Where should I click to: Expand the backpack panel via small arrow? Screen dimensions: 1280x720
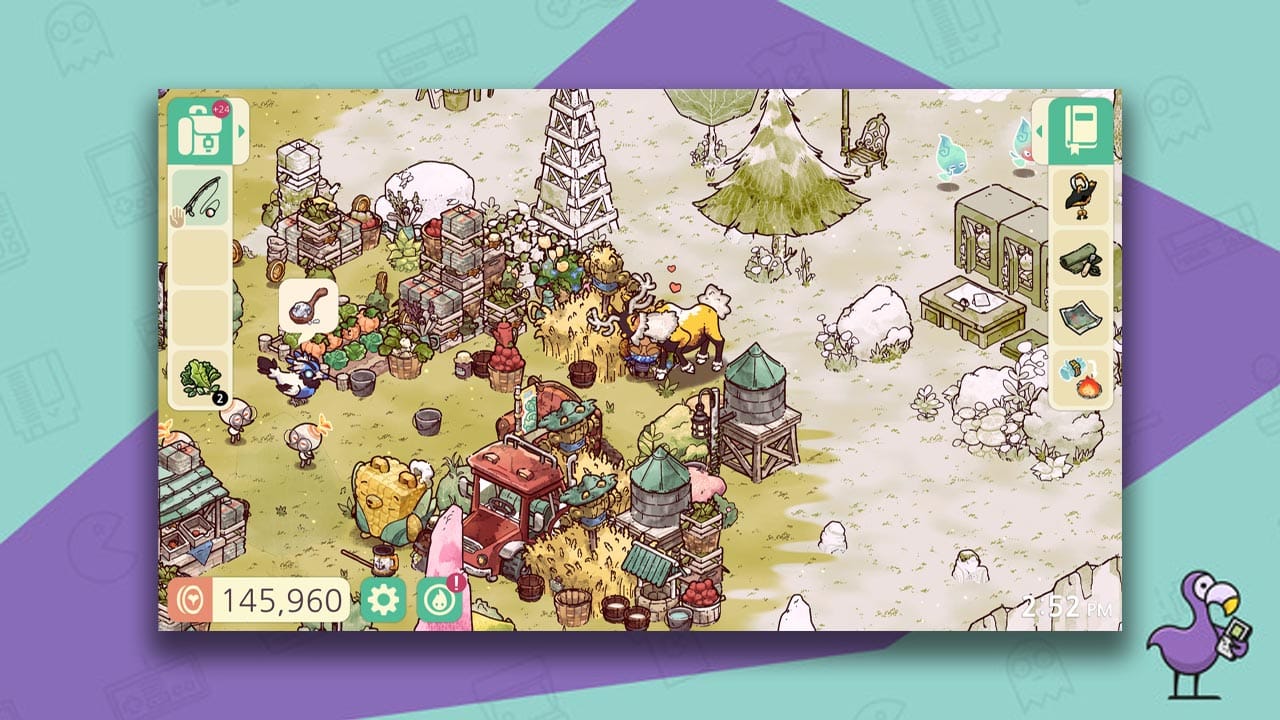tap(239, 130)
